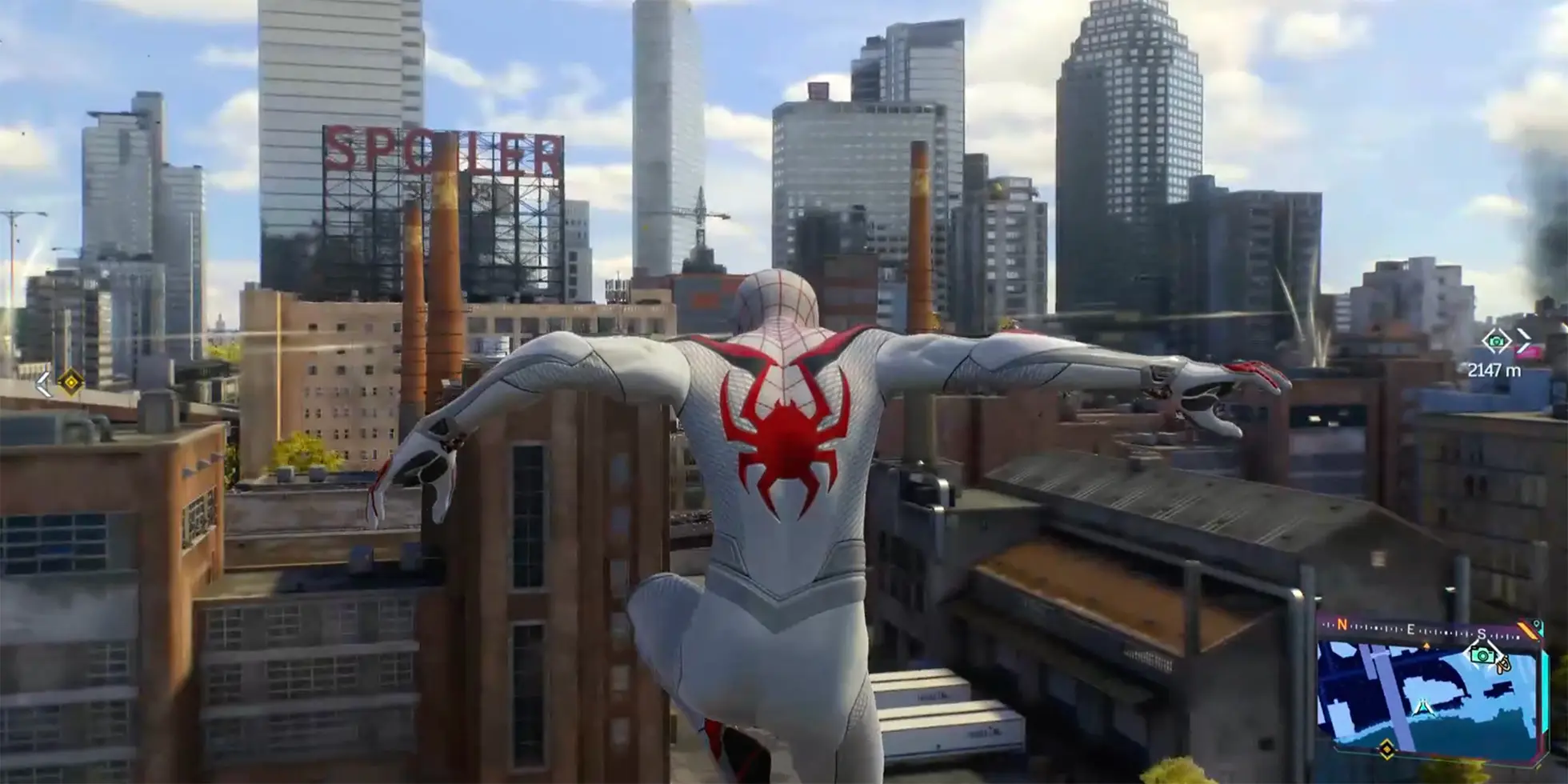Select the S letter on the minimap compass
This screenshot has height=784, width=1568.
tap(1482, 634)
